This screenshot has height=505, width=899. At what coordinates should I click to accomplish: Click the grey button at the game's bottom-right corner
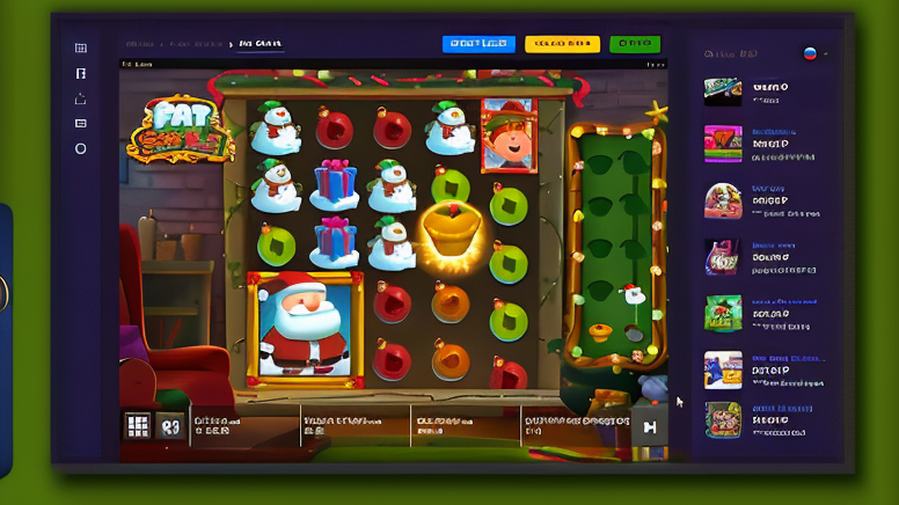(649, 427)
